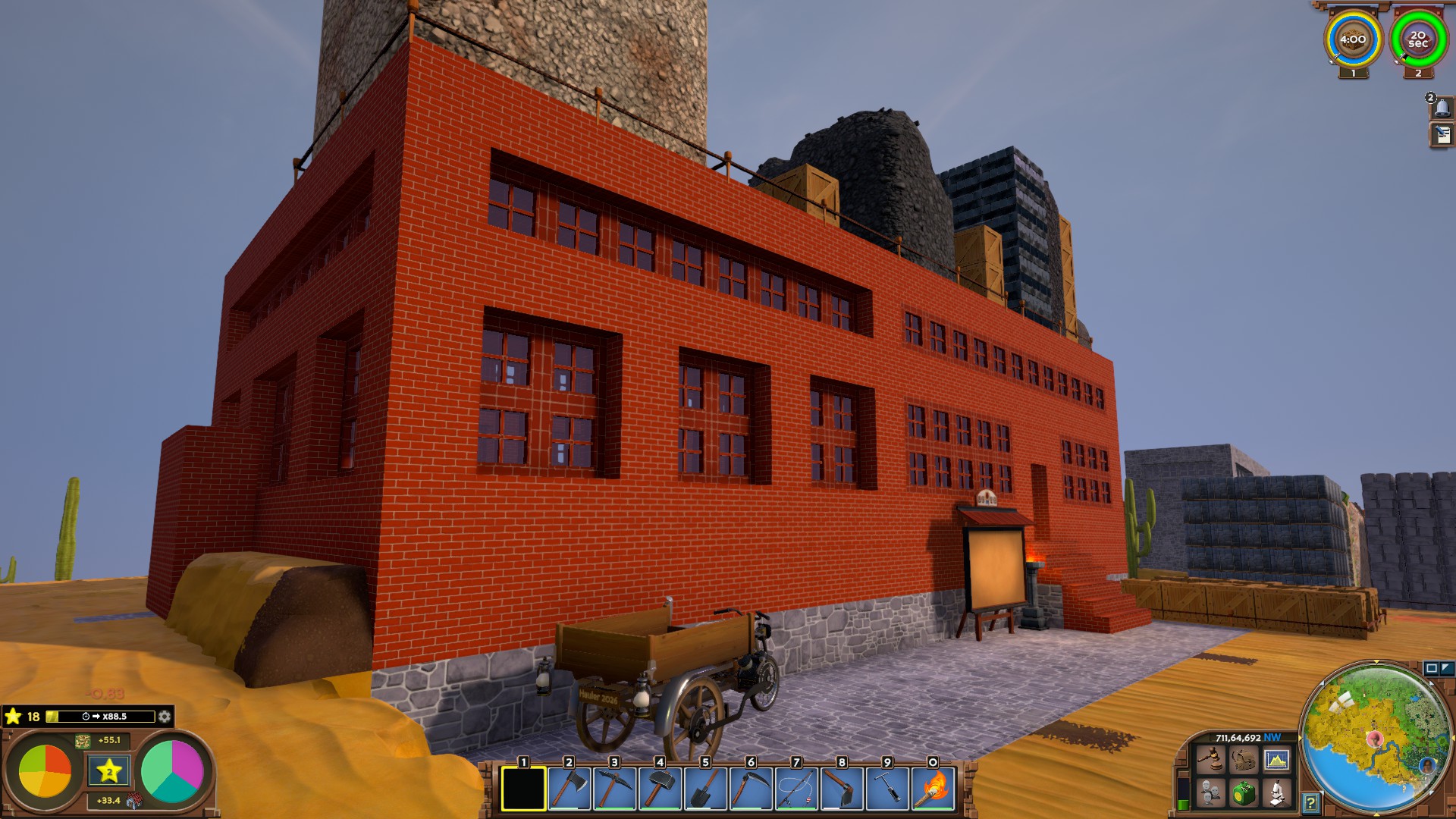The height and width of the screenshot is (819, 1456).
Task: Open the people group icon
Action: 1210,793
